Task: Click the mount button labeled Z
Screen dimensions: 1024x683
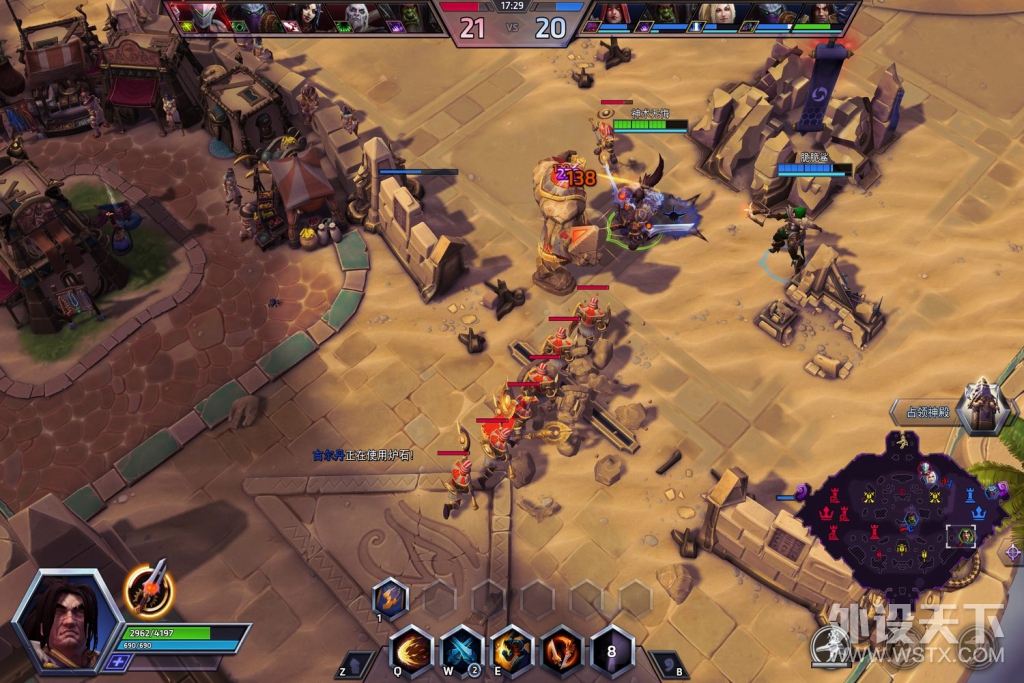Action: coord(356,666)
